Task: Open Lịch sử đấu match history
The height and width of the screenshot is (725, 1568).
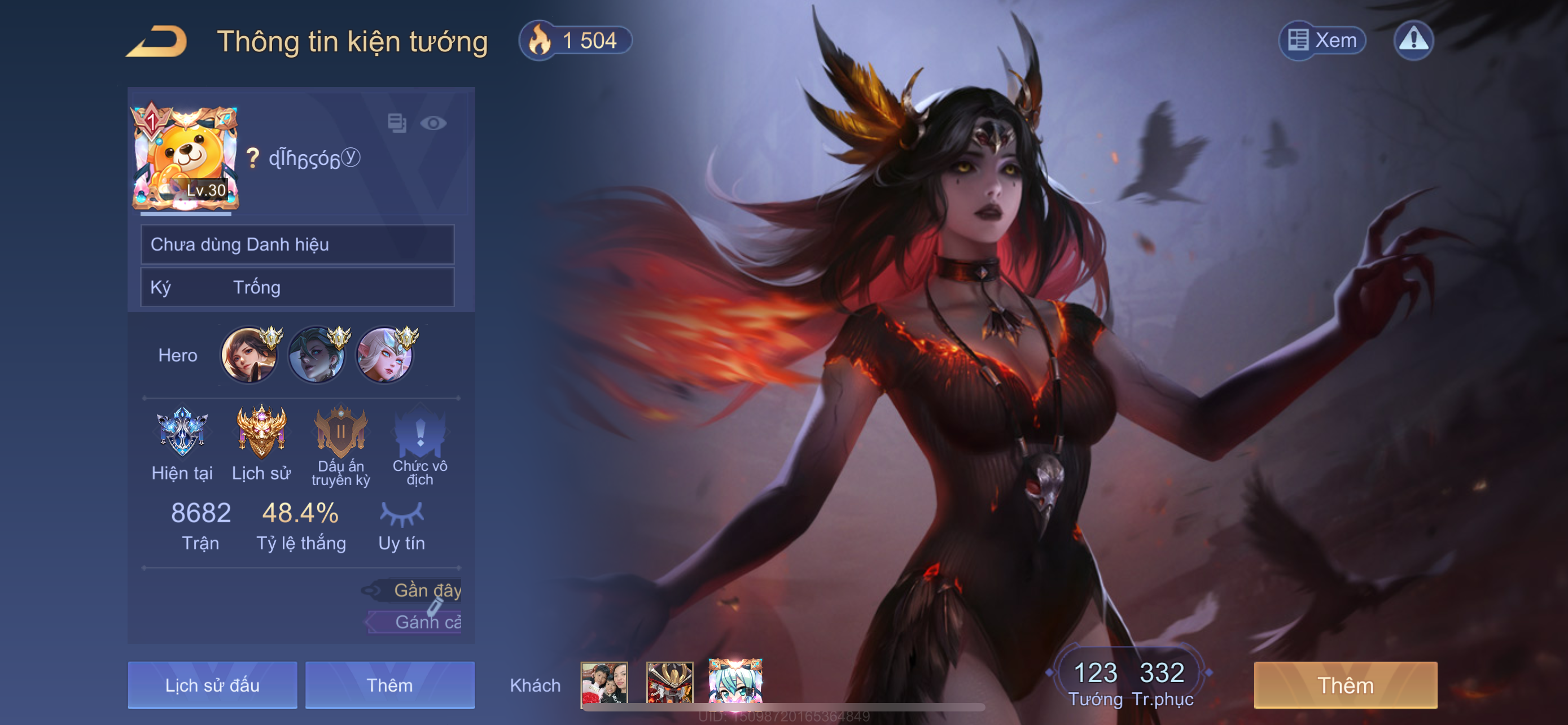Action: click(x=212, y=685)
